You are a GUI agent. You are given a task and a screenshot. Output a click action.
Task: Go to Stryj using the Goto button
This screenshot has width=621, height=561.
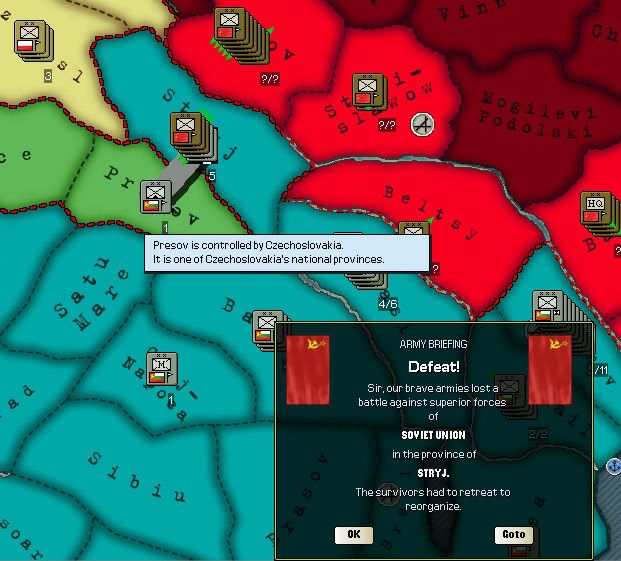[513, 534]
